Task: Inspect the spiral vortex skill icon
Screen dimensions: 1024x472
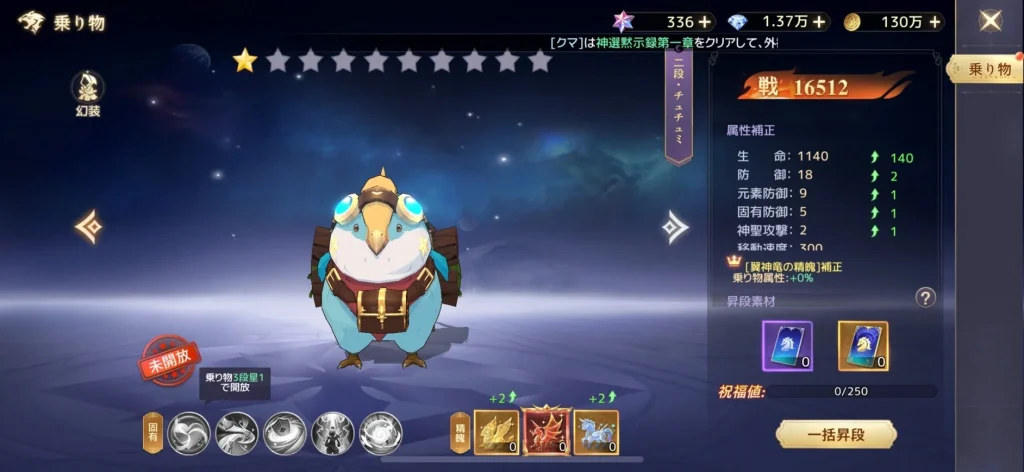Action: coord(381,433)
